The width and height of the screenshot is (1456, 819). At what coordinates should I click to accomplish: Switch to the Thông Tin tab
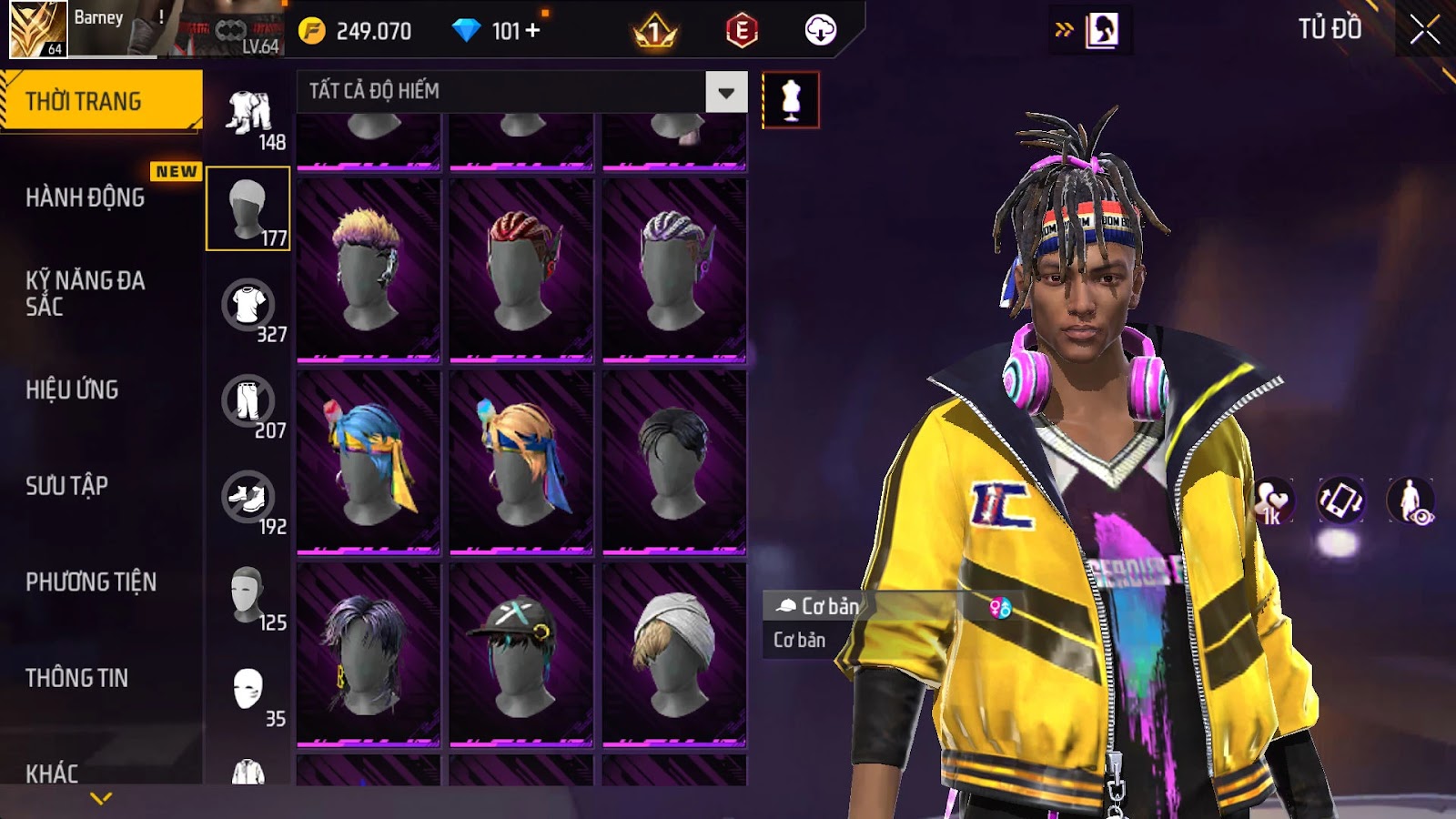tap(76, 678)
